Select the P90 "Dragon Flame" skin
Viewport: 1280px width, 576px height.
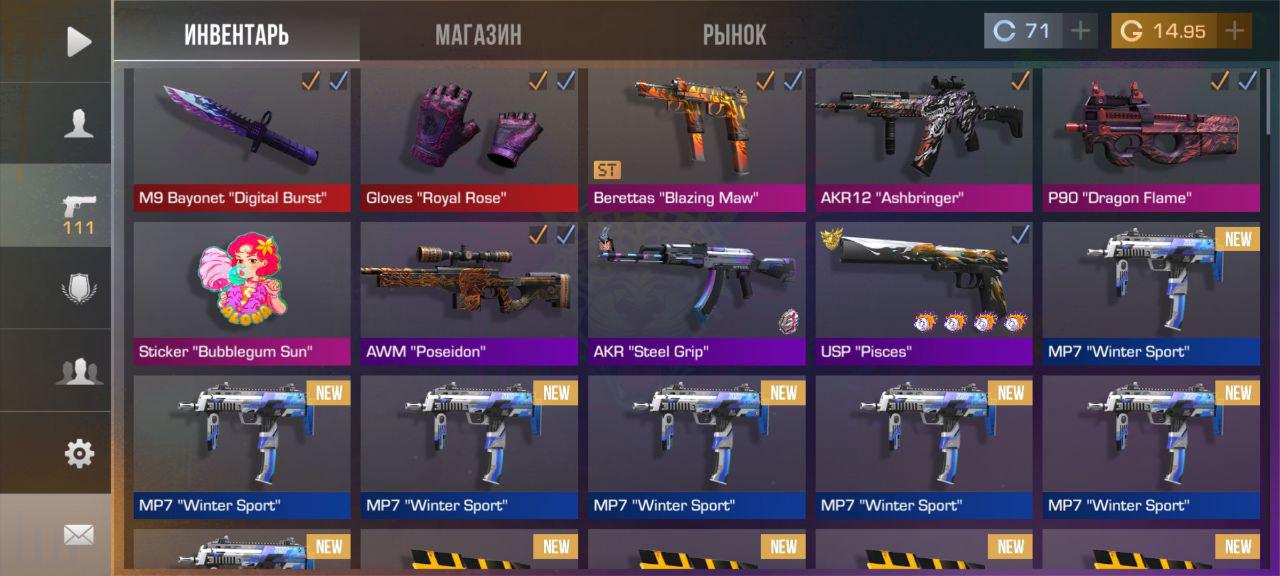pyautogui.click(x=1151, y=140)
